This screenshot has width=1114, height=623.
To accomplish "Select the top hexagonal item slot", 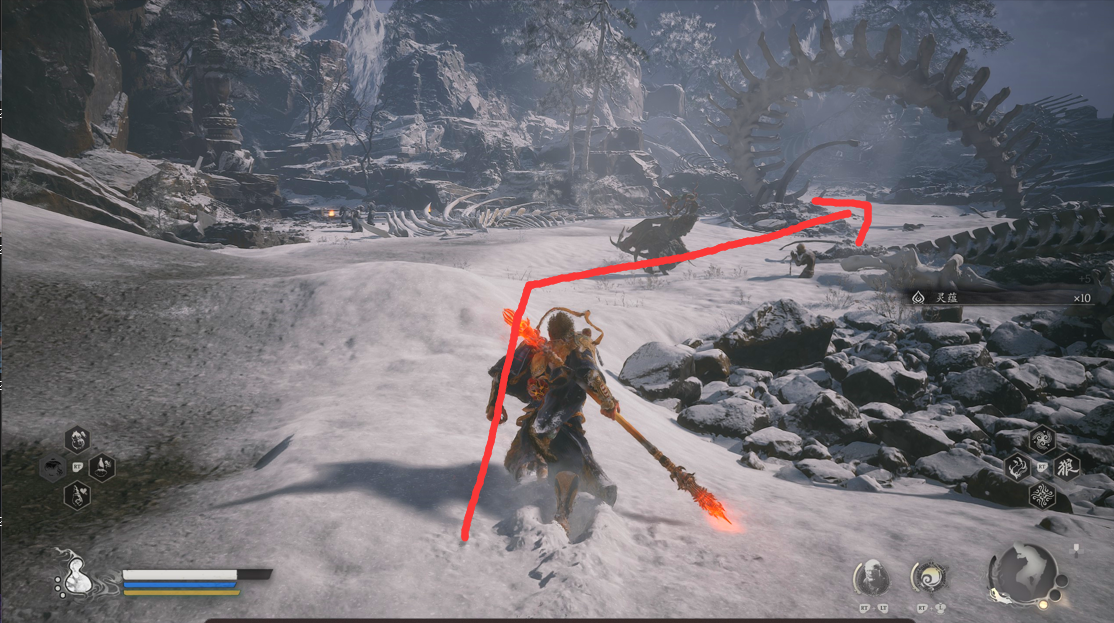I will [x=78, y=439].
